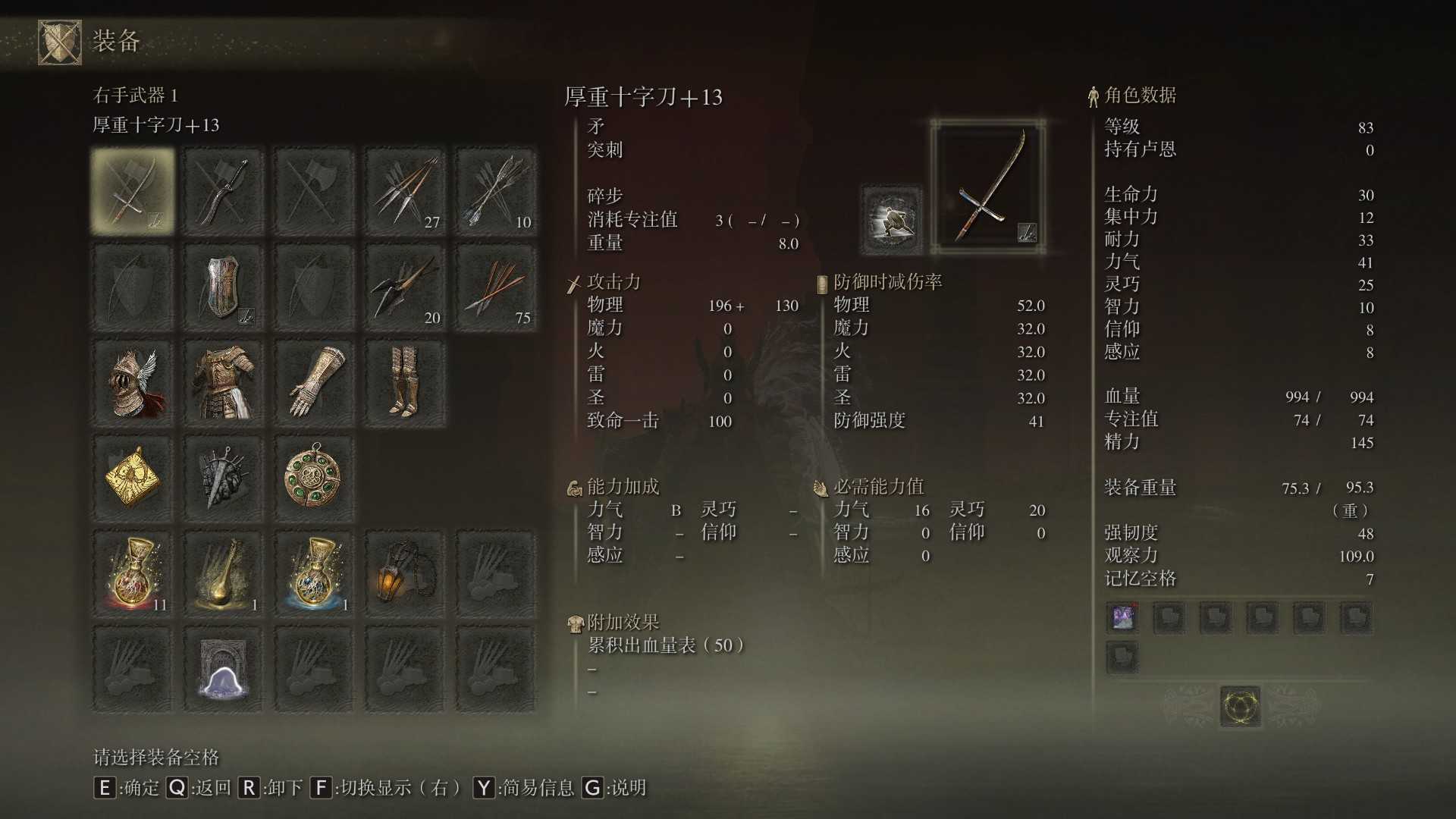Select the gauntlets slot

click(314, 383)
